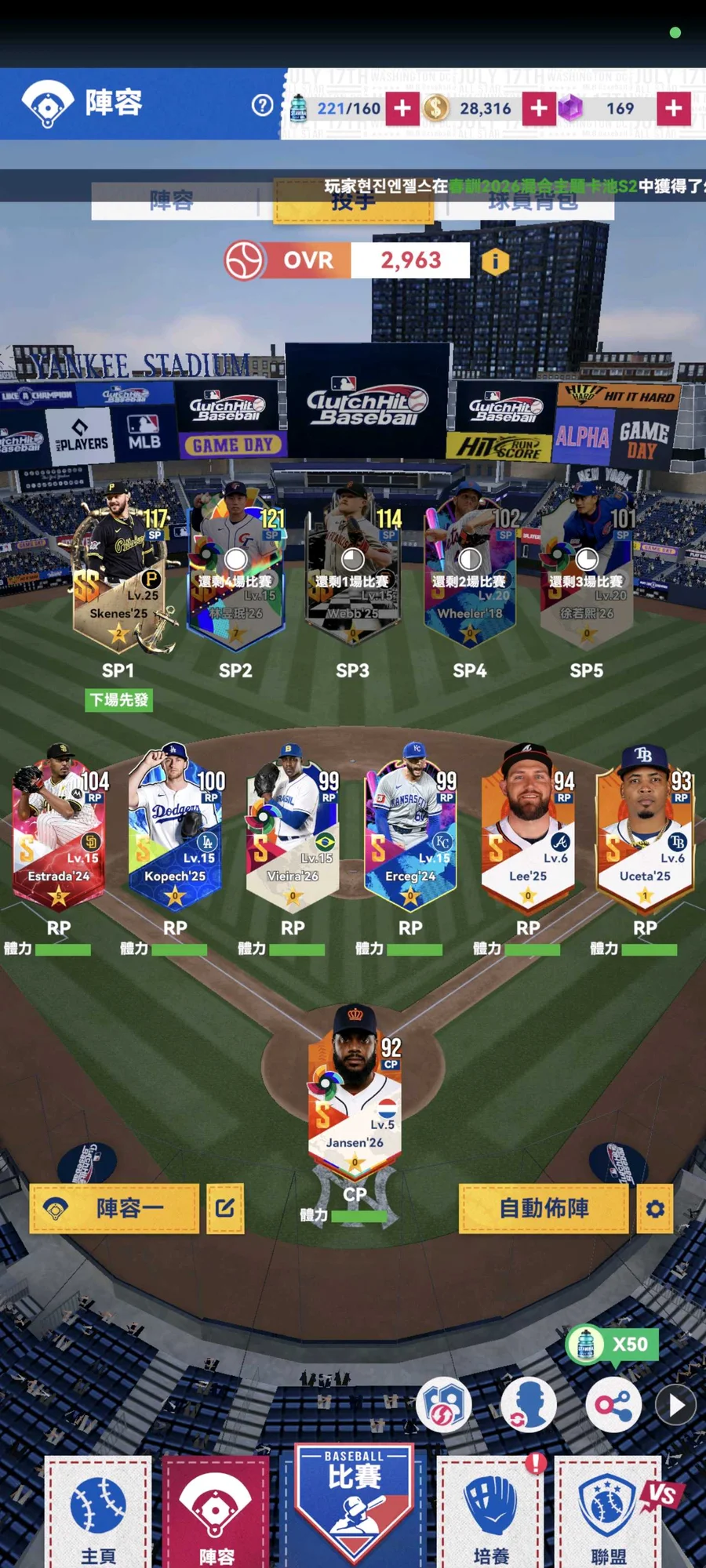Open the 陣容一 lineup preset selector
Viewport: 706px width, 1568px height.
pos(115,1208)
